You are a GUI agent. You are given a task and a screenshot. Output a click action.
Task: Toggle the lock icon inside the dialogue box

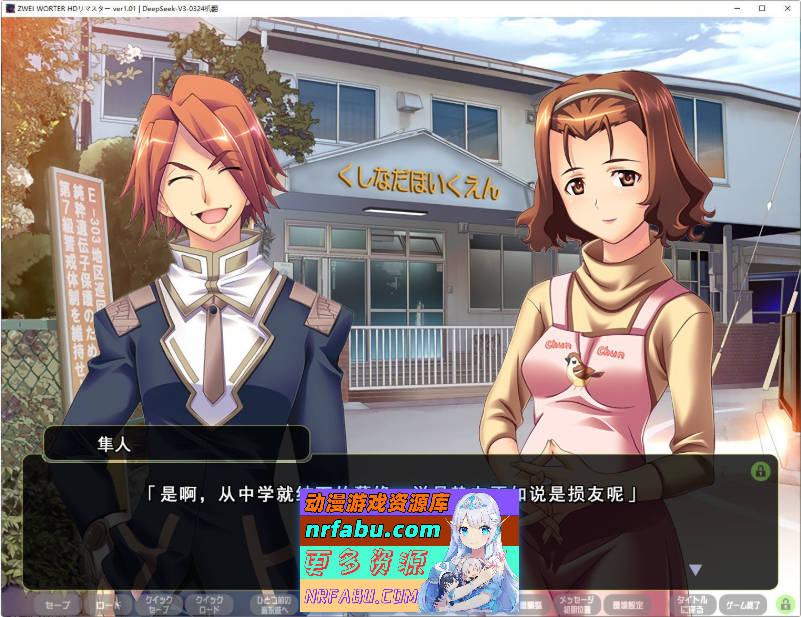[760, 470]
